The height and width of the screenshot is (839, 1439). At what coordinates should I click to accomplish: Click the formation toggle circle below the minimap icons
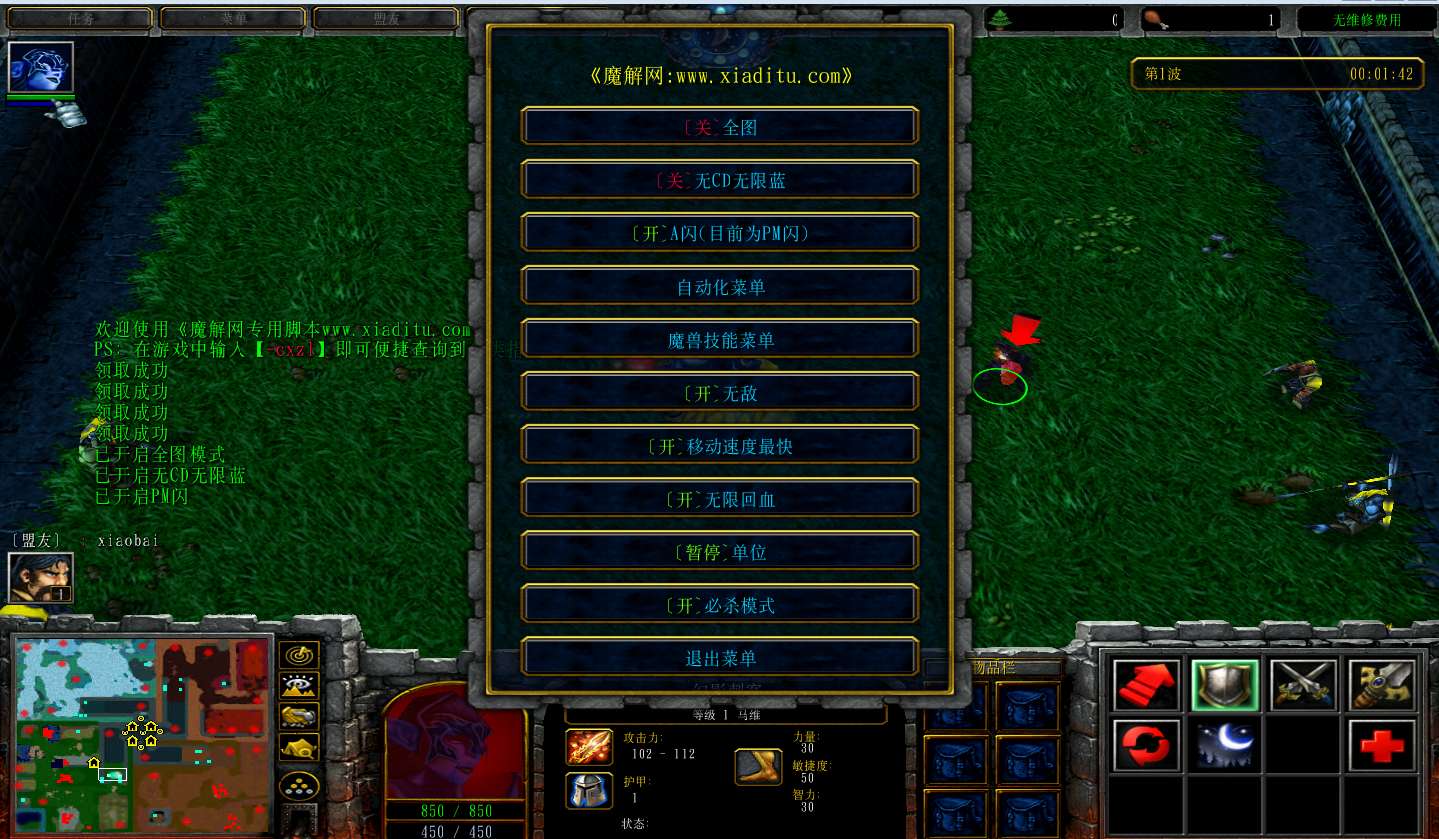(x=299, y=786)
